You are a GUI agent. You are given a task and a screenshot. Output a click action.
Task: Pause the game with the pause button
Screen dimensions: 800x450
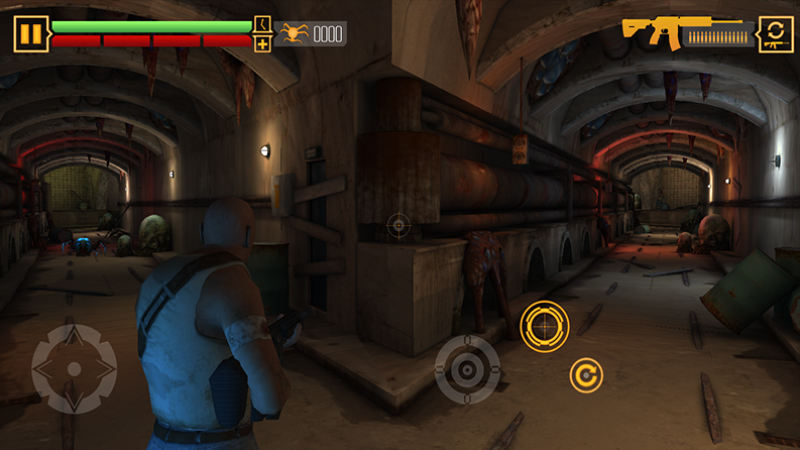click(x=32, y=34)
